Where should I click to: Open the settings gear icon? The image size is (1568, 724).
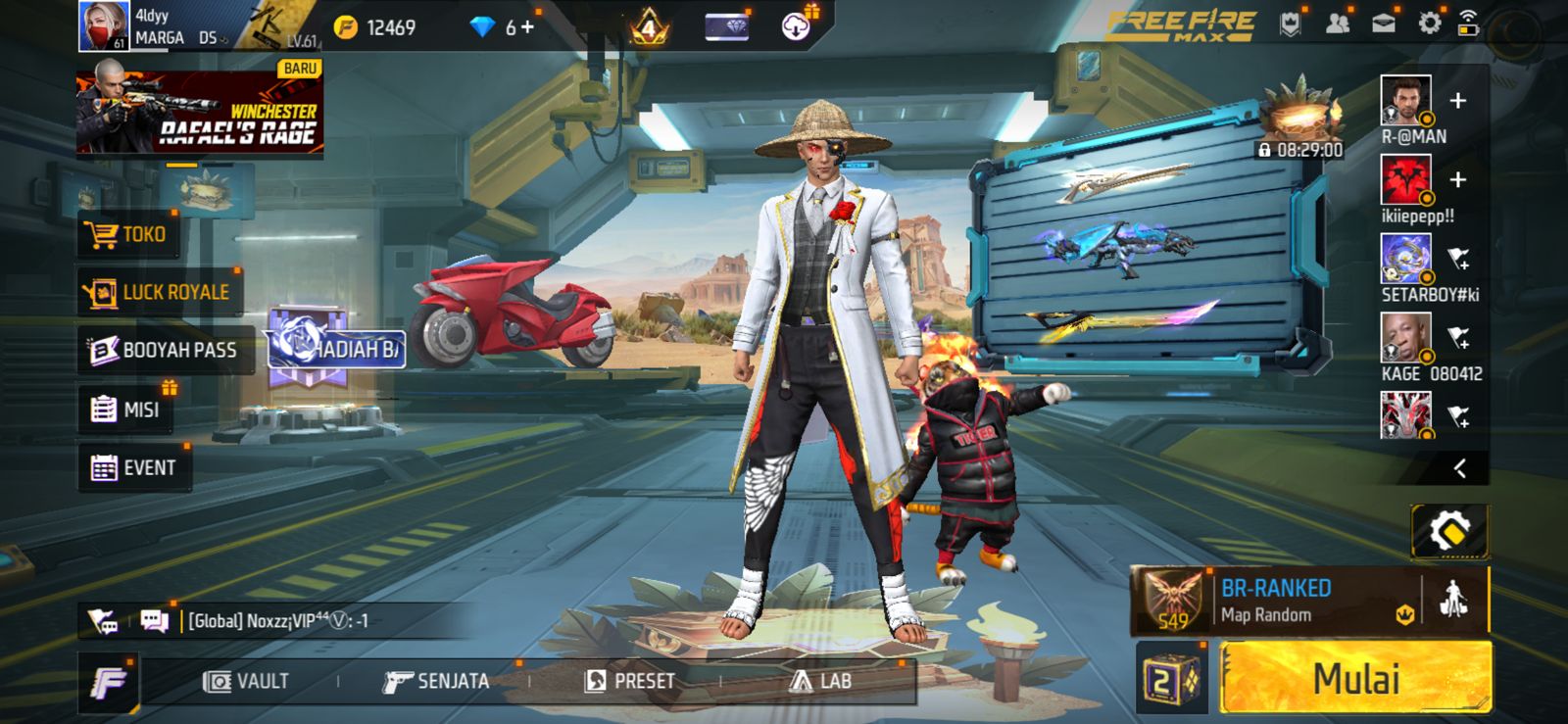tap(1430, 24)
